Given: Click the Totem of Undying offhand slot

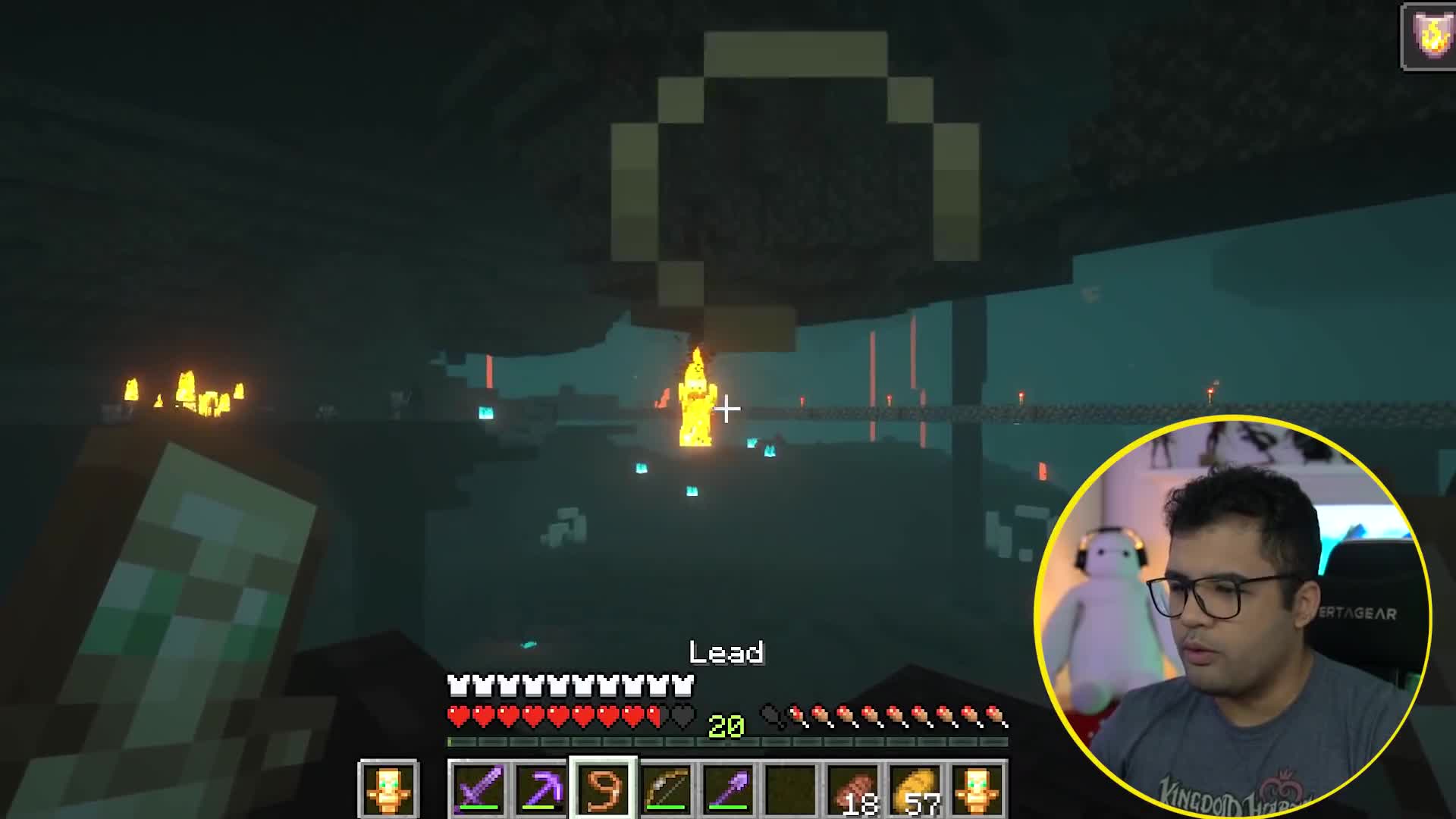Looking at the screenshot, I should pos(389,789).
